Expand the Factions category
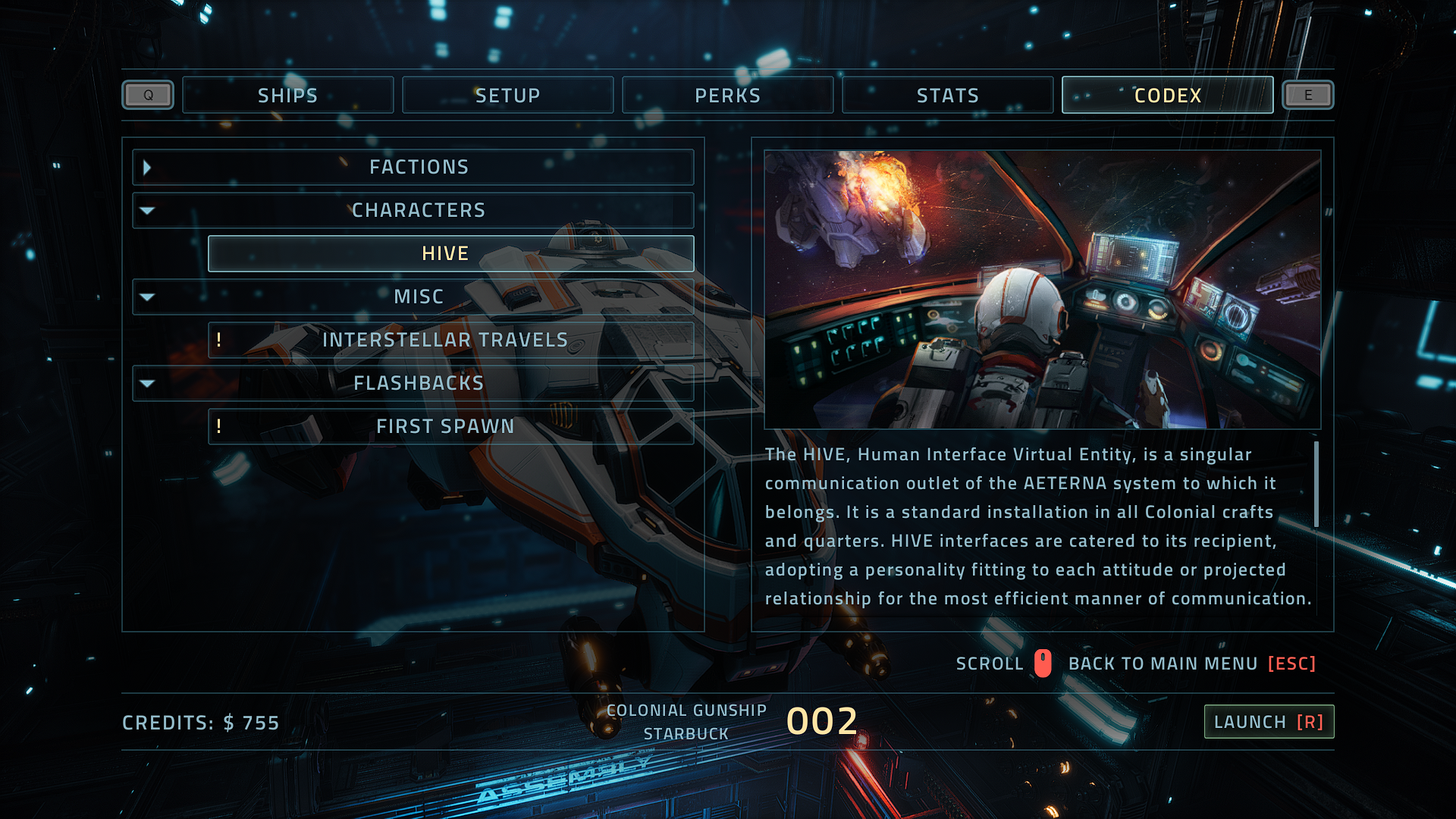The image size is (1456, 819). tap(413, 168)
